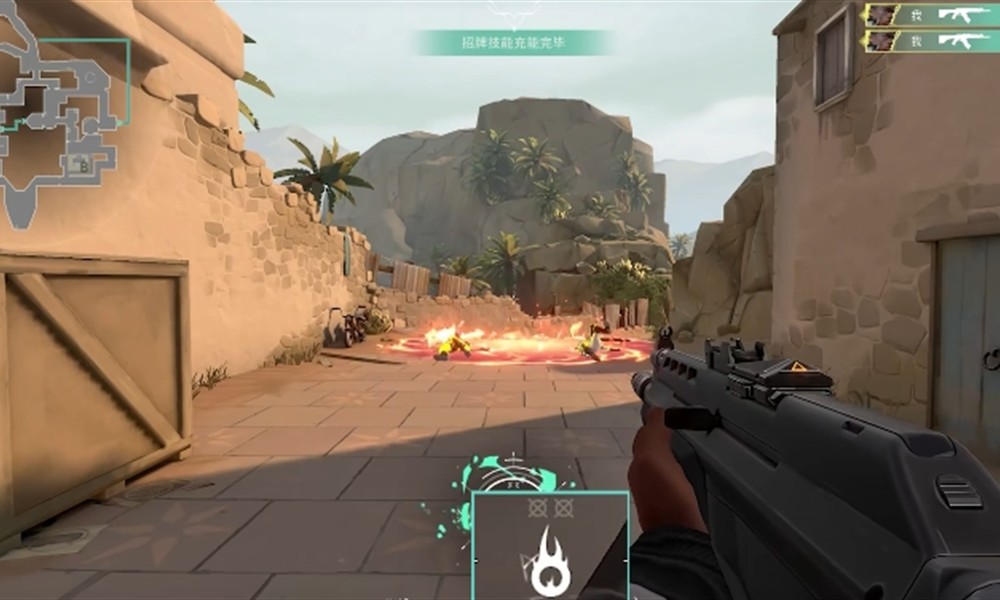Select the signature ability recharged banner
1000x600 pixels.
pyautogui.click(x=511, y=42)
